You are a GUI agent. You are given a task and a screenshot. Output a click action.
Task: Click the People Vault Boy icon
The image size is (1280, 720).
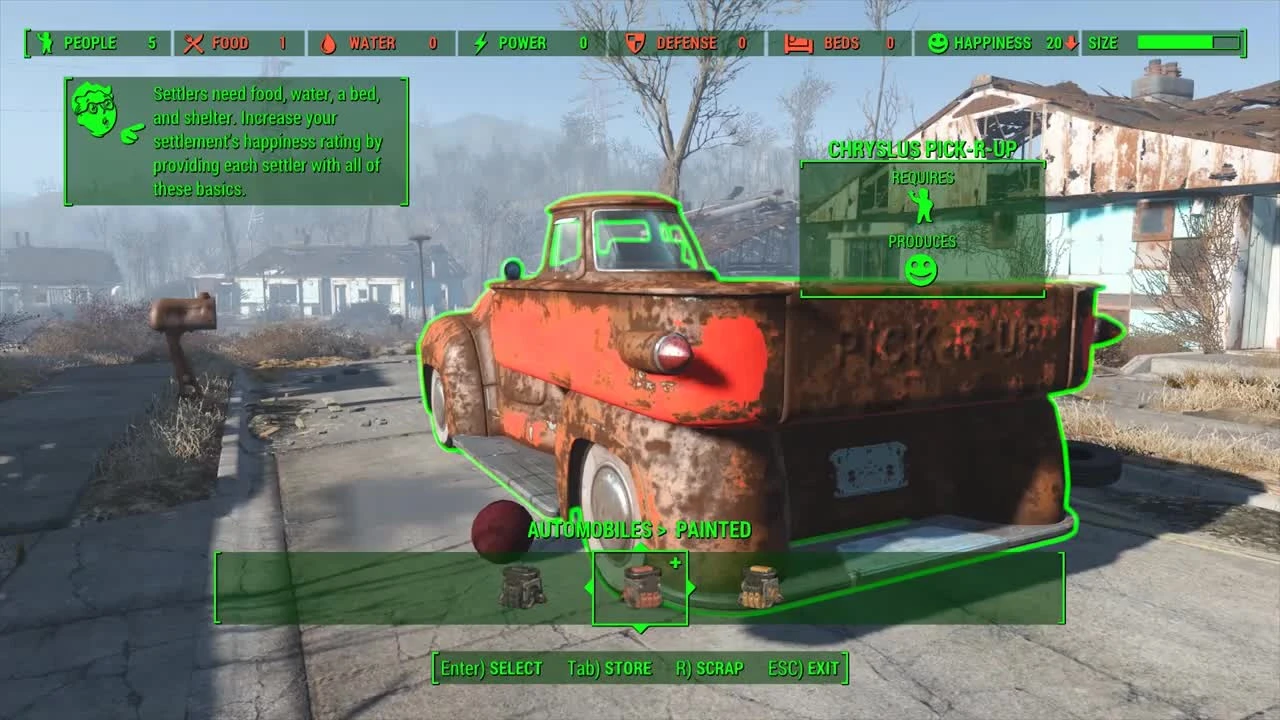(x=46, y=43)
